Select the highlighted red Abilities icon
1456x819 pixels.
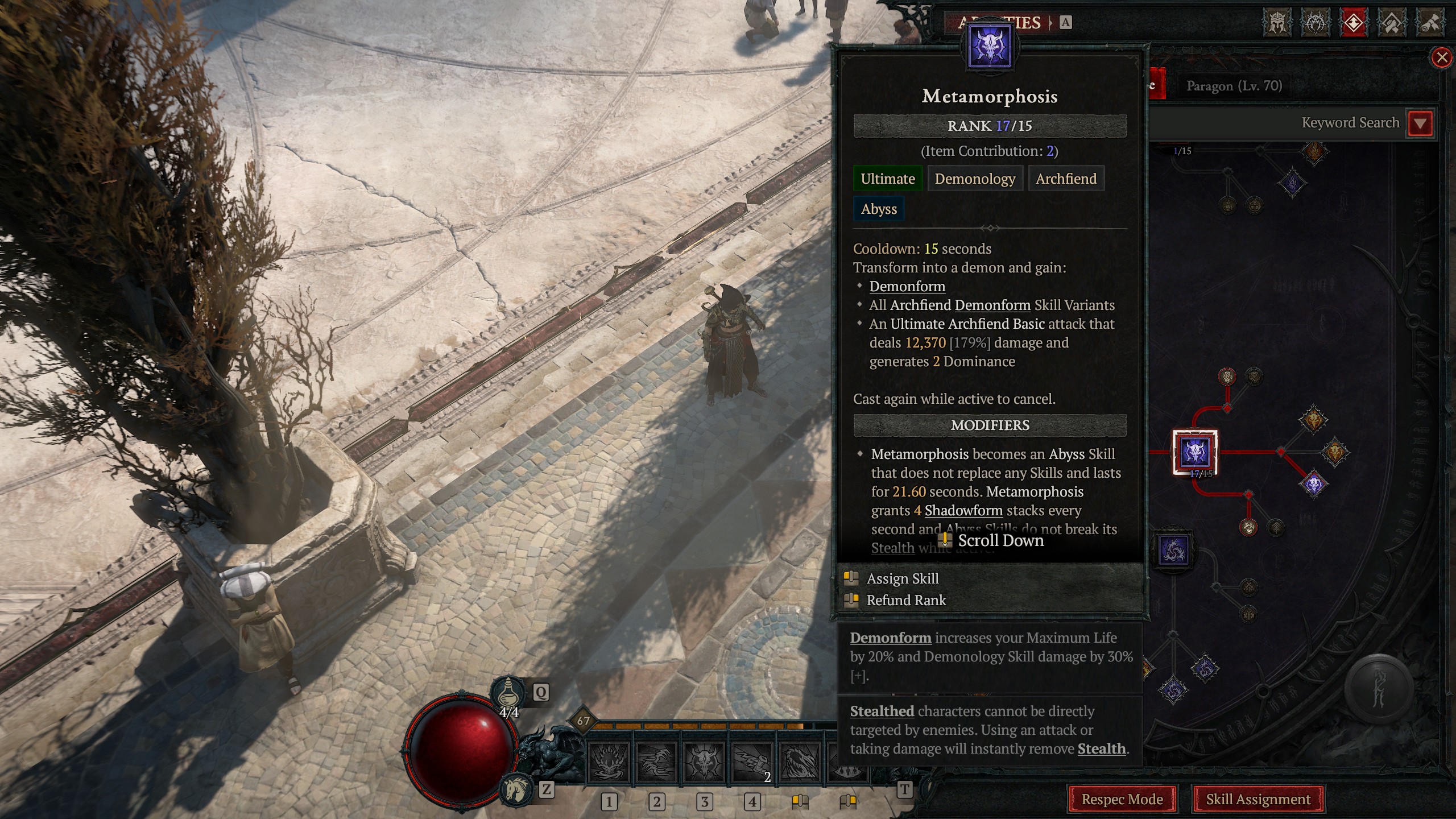tap(1354, 23)
